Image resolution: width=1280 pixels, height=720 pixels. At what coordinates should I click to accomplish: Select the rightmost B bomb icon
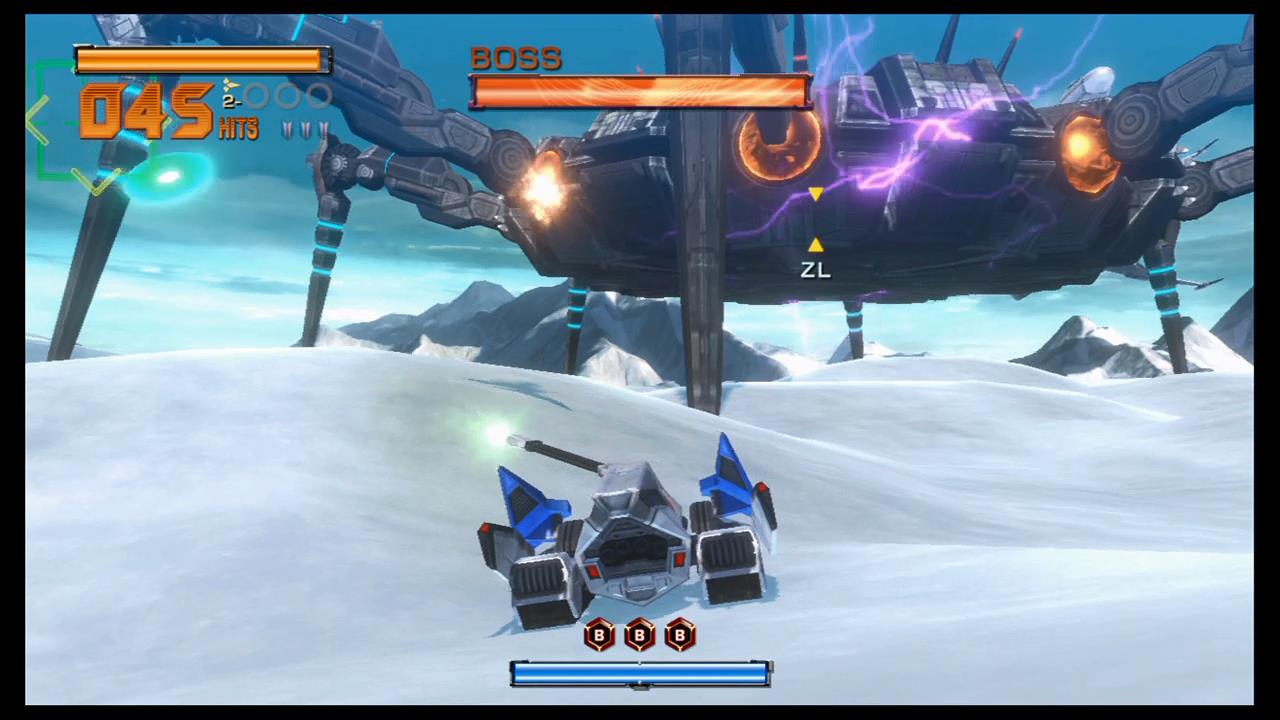point(679,636)
